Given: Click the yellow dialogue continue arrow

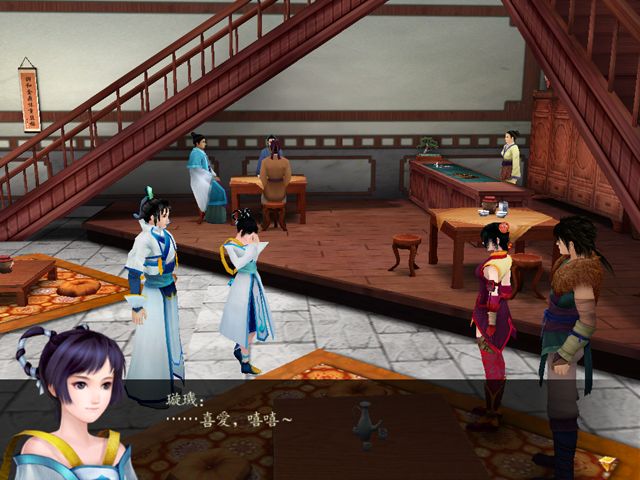Looking at the screenshot, I should click(607, 464).
